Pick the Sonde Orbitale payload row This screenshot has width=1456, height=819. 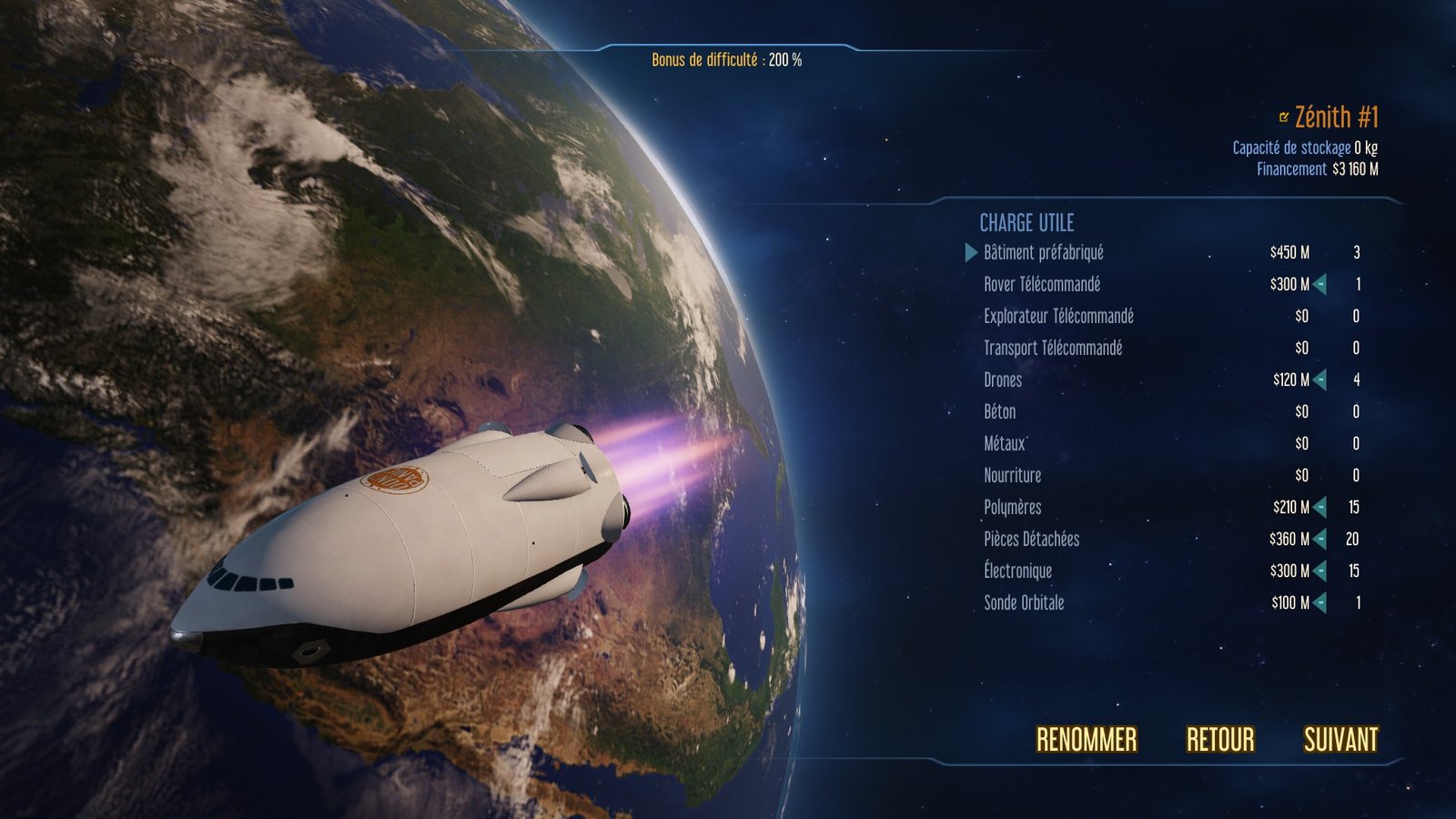click(x=1024, y=603)
